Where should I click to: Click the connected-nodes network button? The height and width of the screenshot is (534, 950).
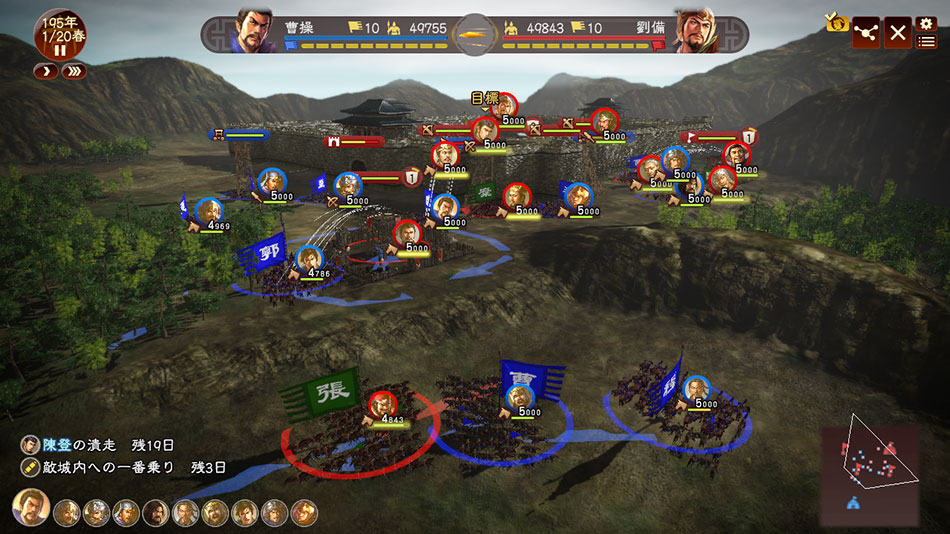866,32
